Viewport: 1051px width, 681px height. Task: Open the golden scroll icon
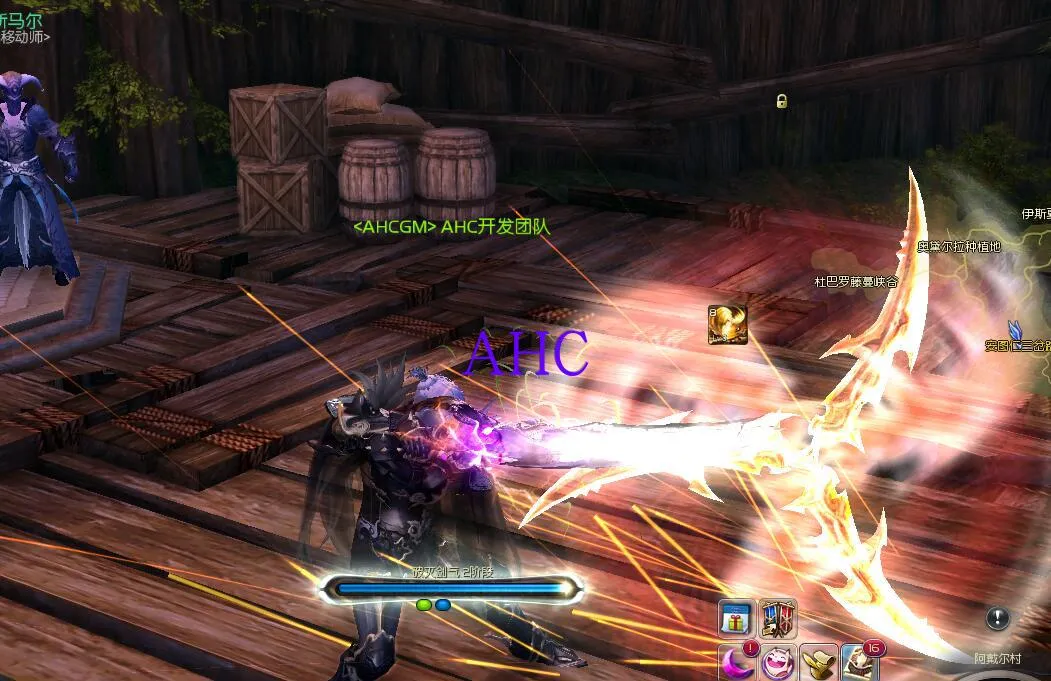coord(819,663)
